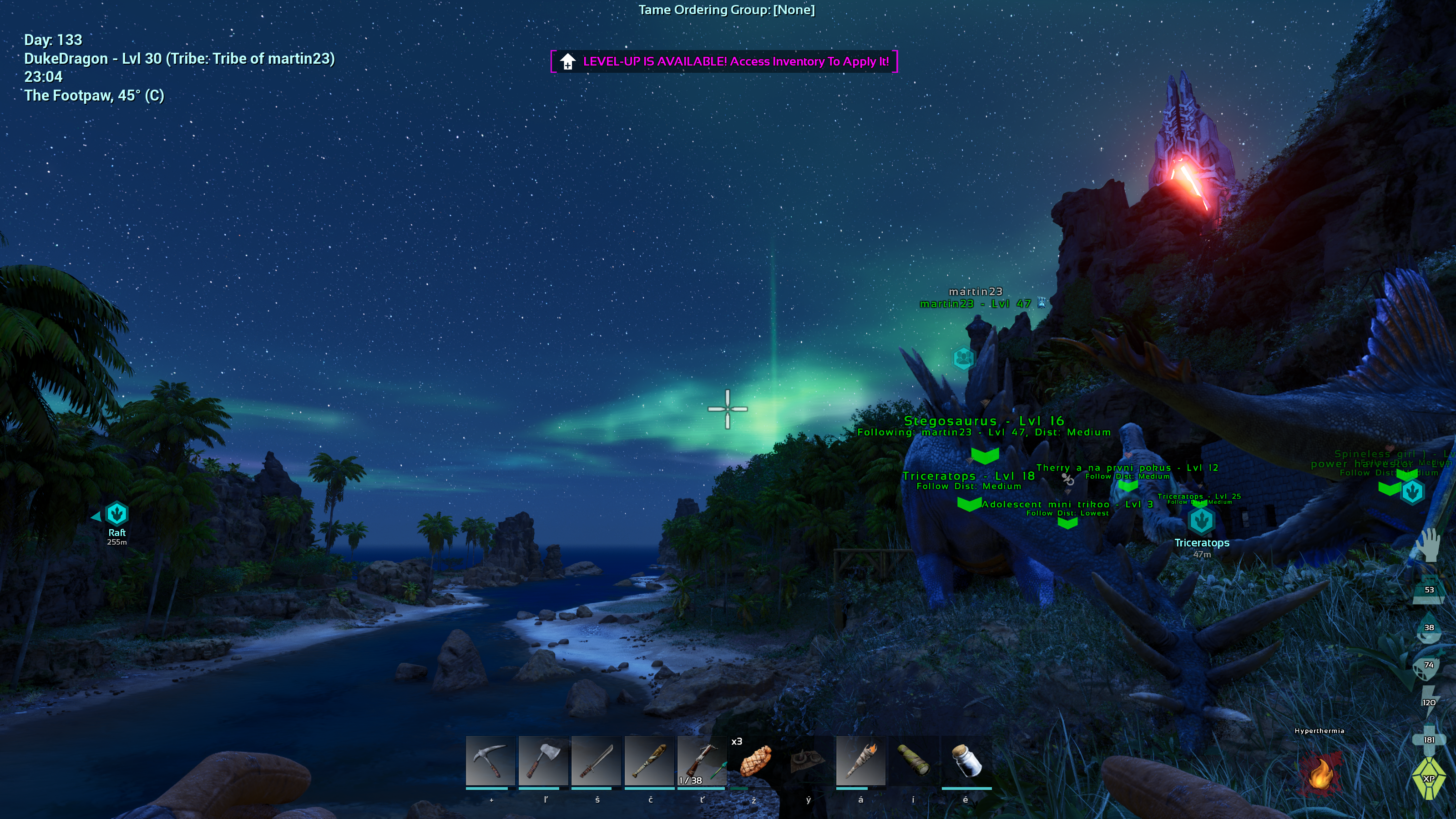Equip the torch from the hotbar

click(x=860, y=761)
